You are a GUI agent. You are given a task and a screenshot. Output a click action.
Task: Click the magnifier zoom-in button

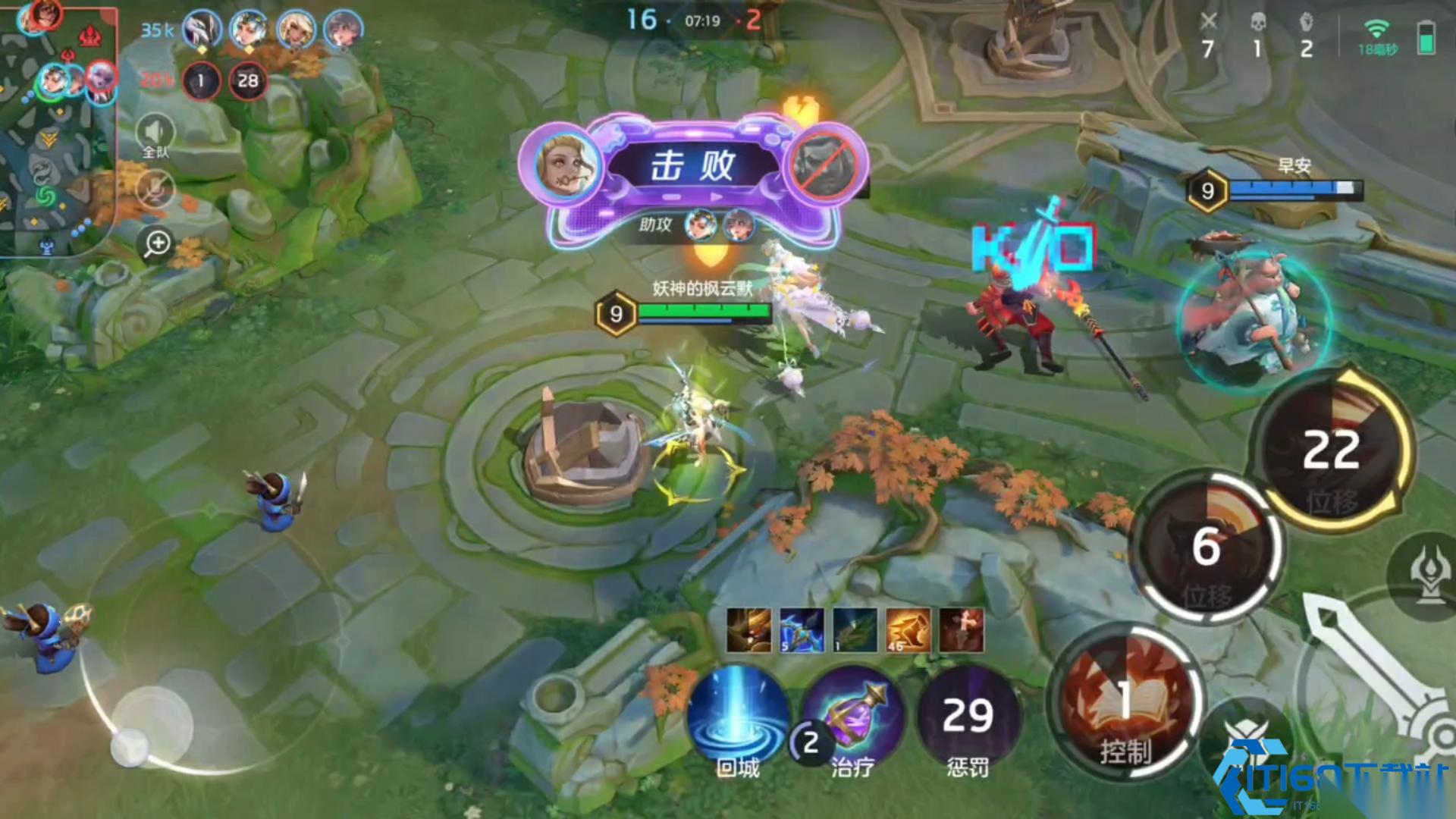click(x=158, y=244)
